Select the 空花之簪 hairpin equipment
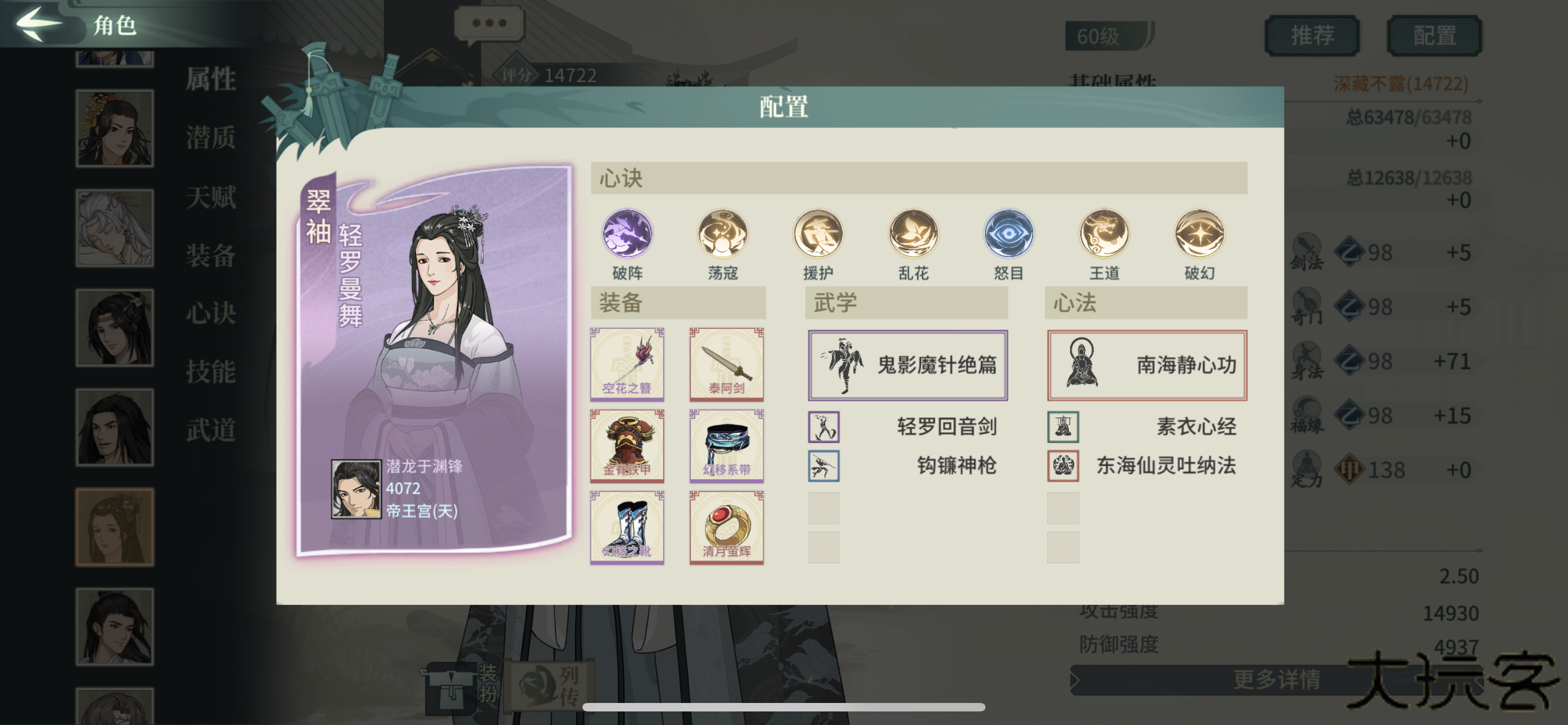Viewport: 1568px width, 725px height. coord(627,364)
